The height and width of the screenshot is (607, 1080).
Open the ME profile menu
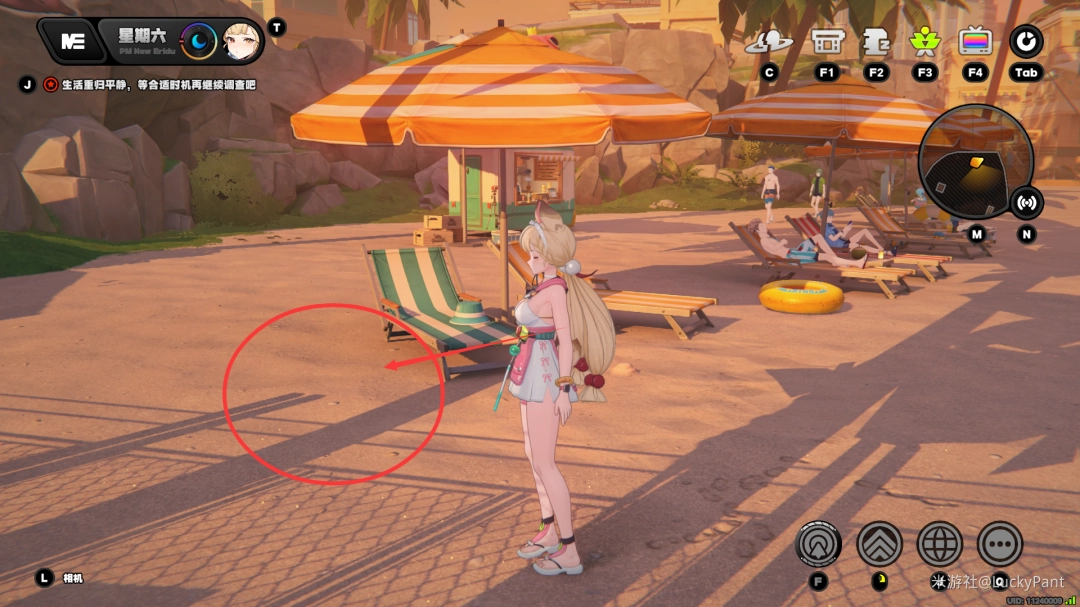tap(73, 41)
